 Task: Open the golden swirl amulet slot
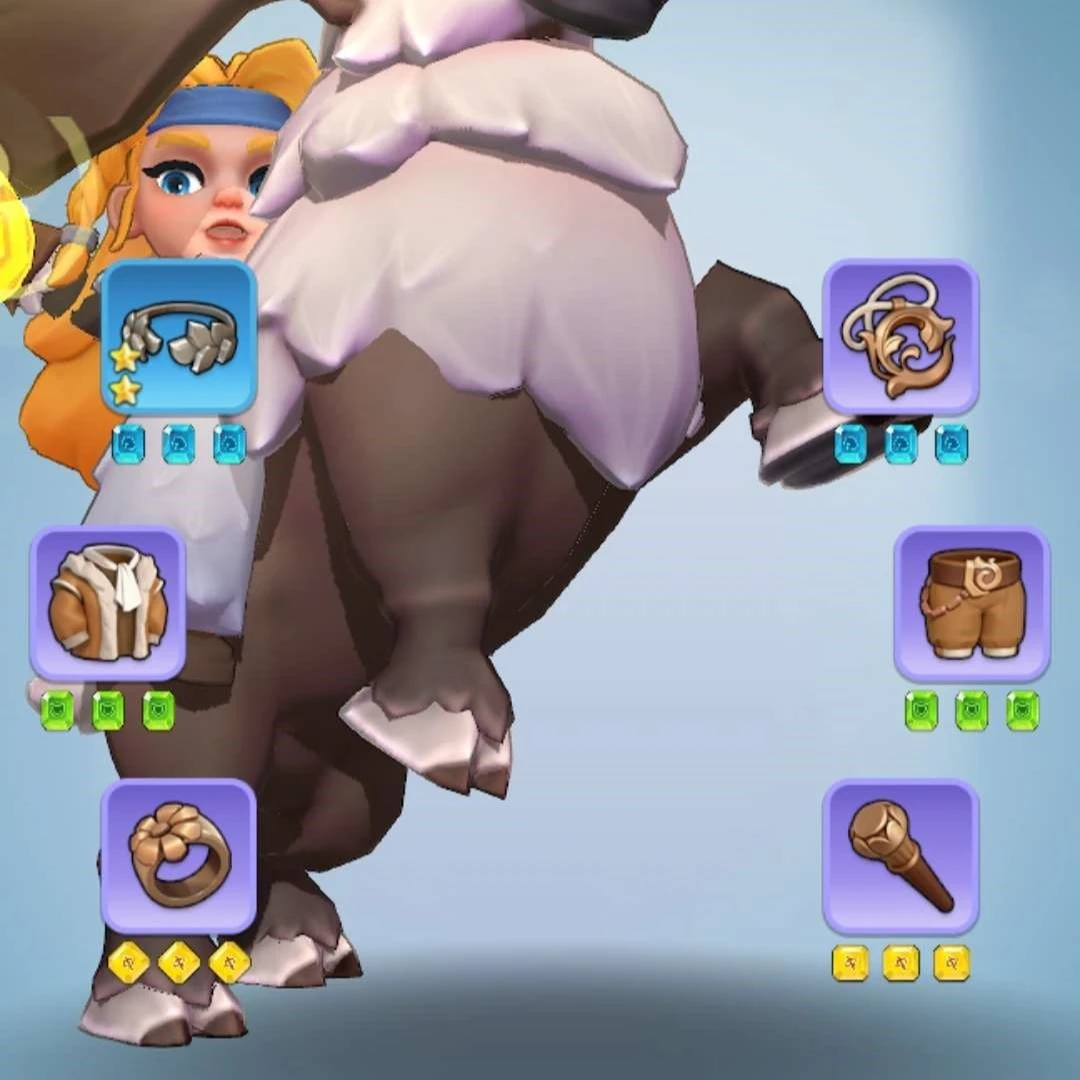900,337
